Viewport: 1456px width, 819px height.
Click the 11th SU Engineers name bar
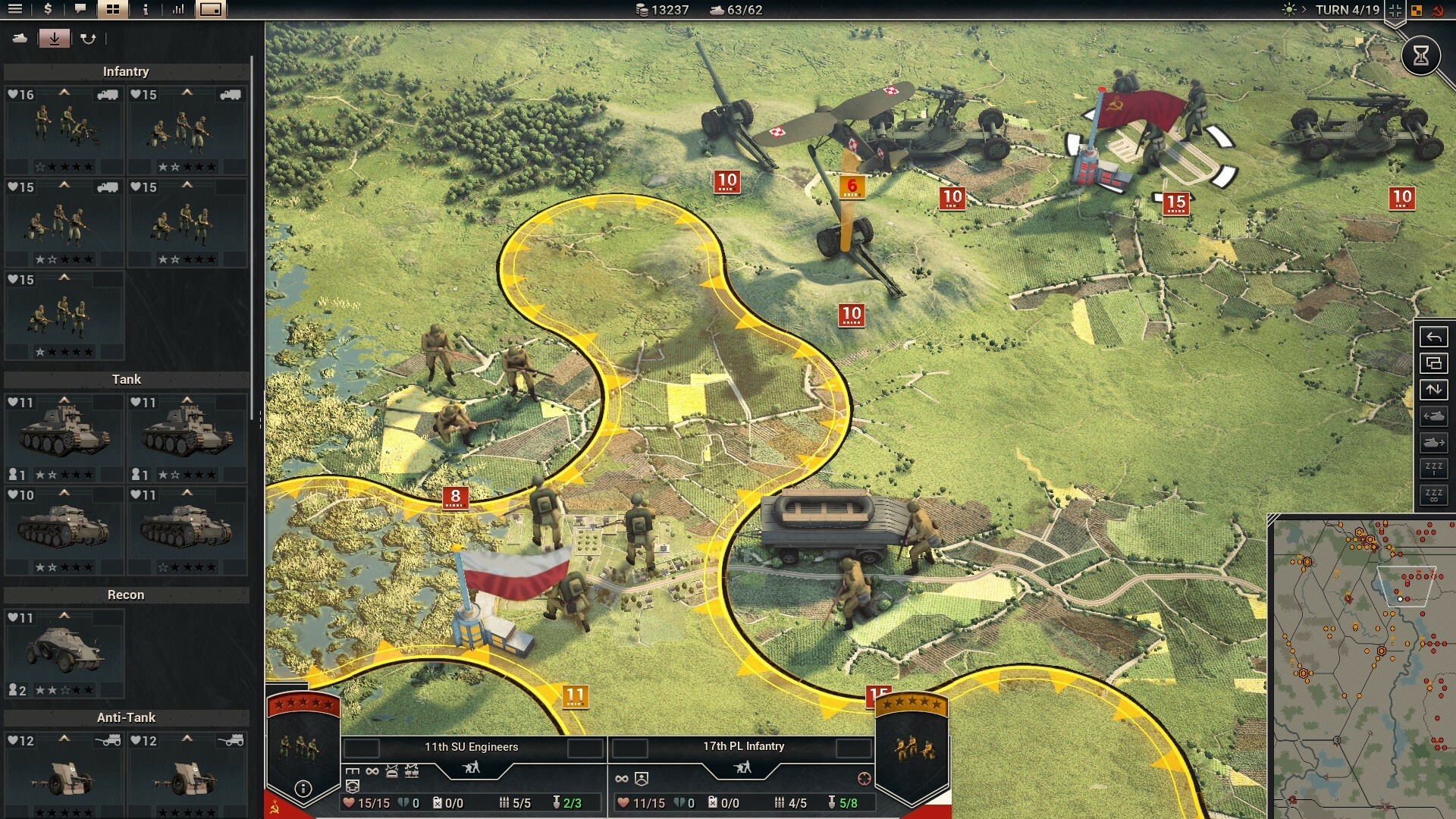pos(471,746)
